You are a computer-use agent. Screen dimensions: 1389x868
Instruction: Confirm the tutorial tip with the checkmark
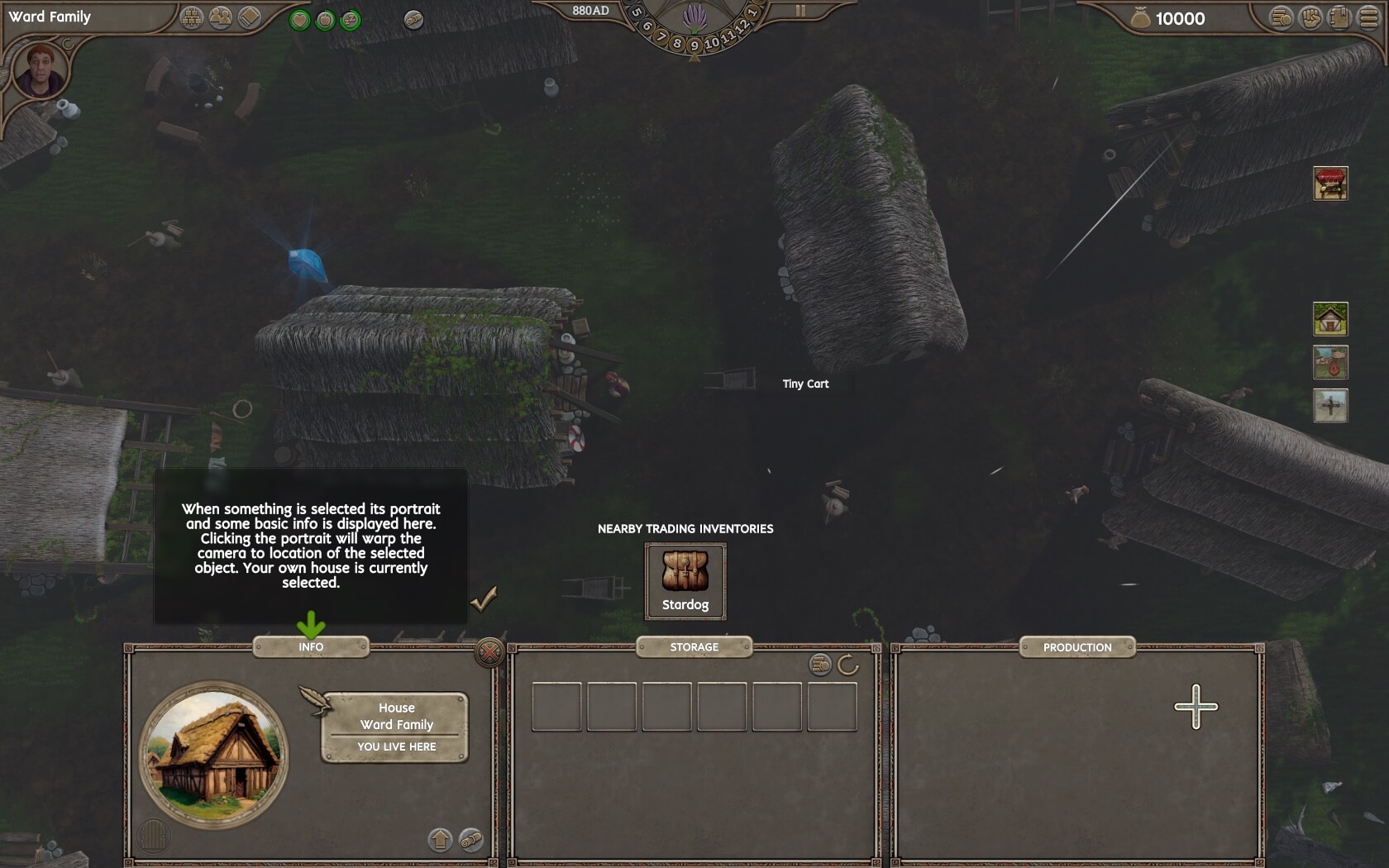tap(484, 599)
